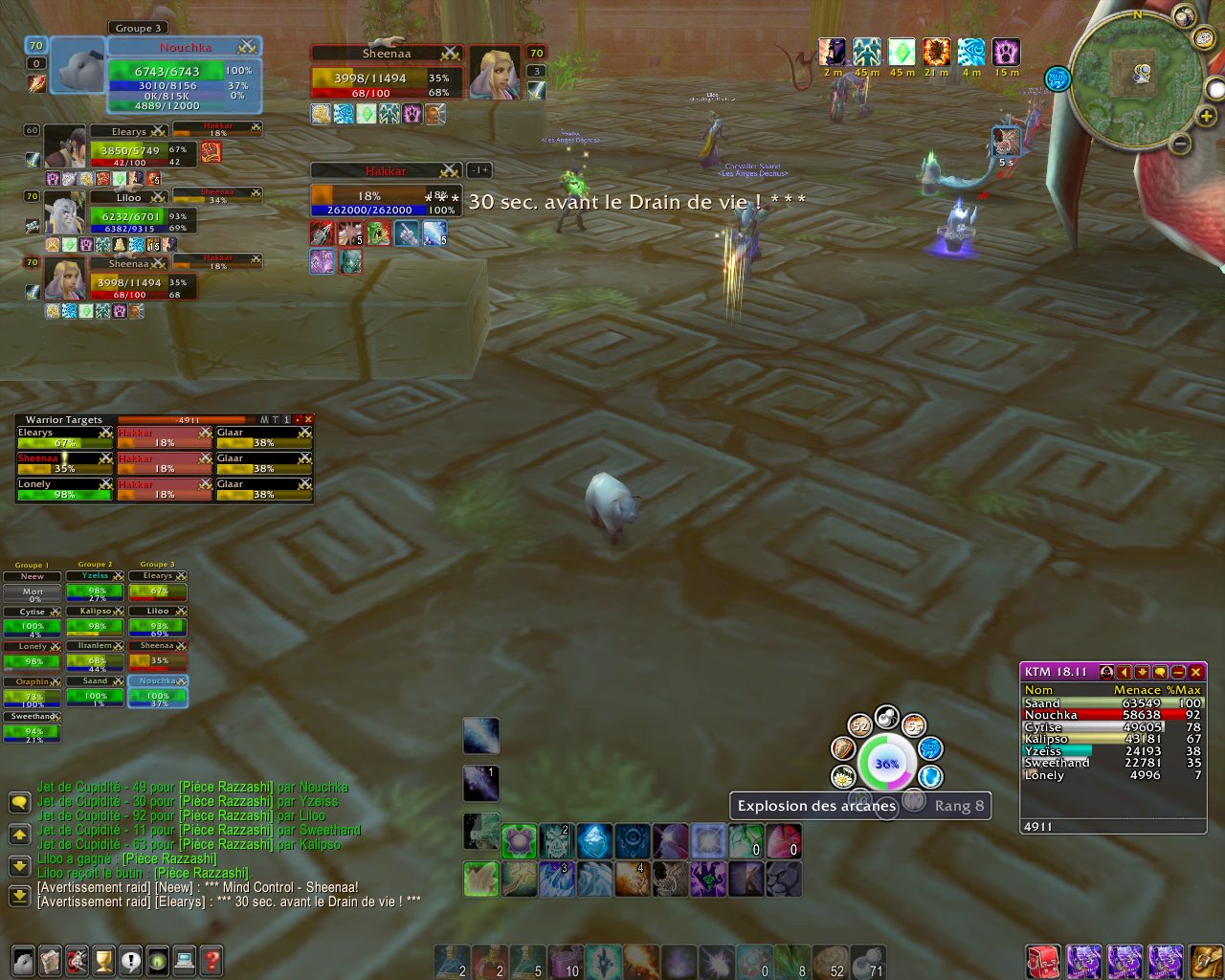Select Elearys in the Warrior Targets panel
The width and height of the screenshot is (1225, 980).
click(65, 437)
